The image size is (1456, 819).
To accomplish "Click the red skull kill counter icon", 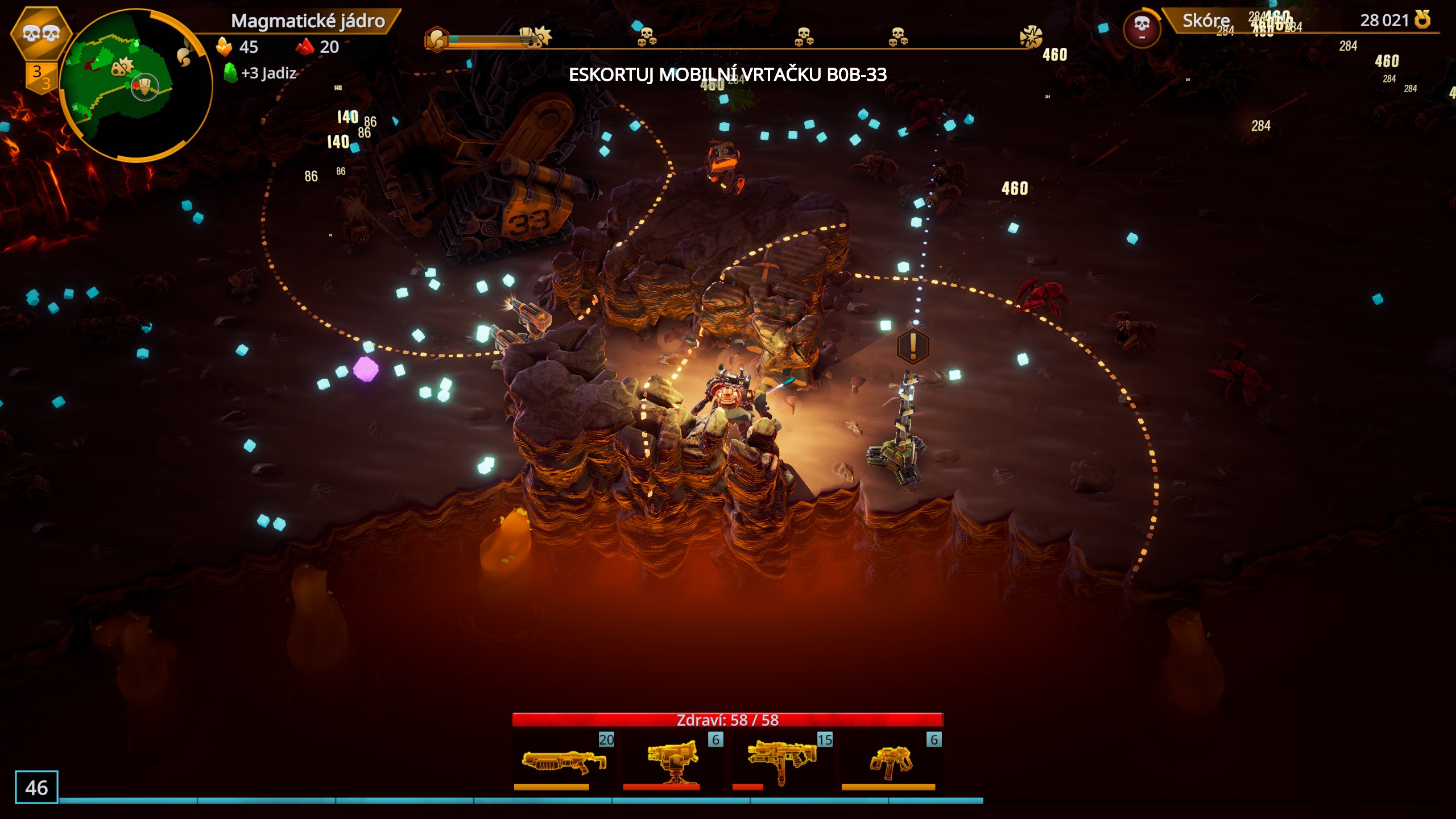I will 1141,27.
